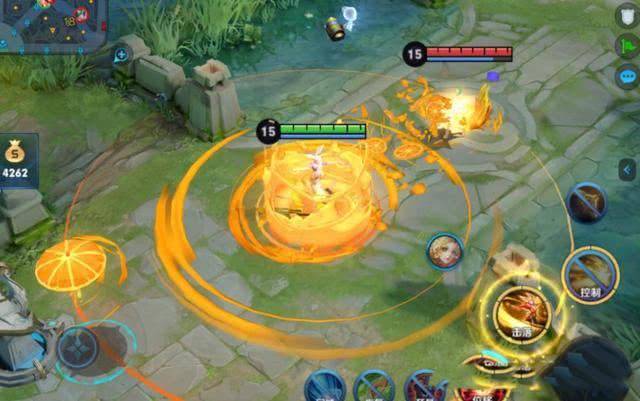
Task: Expand the side panel arrow
Action: coord(628,169)
